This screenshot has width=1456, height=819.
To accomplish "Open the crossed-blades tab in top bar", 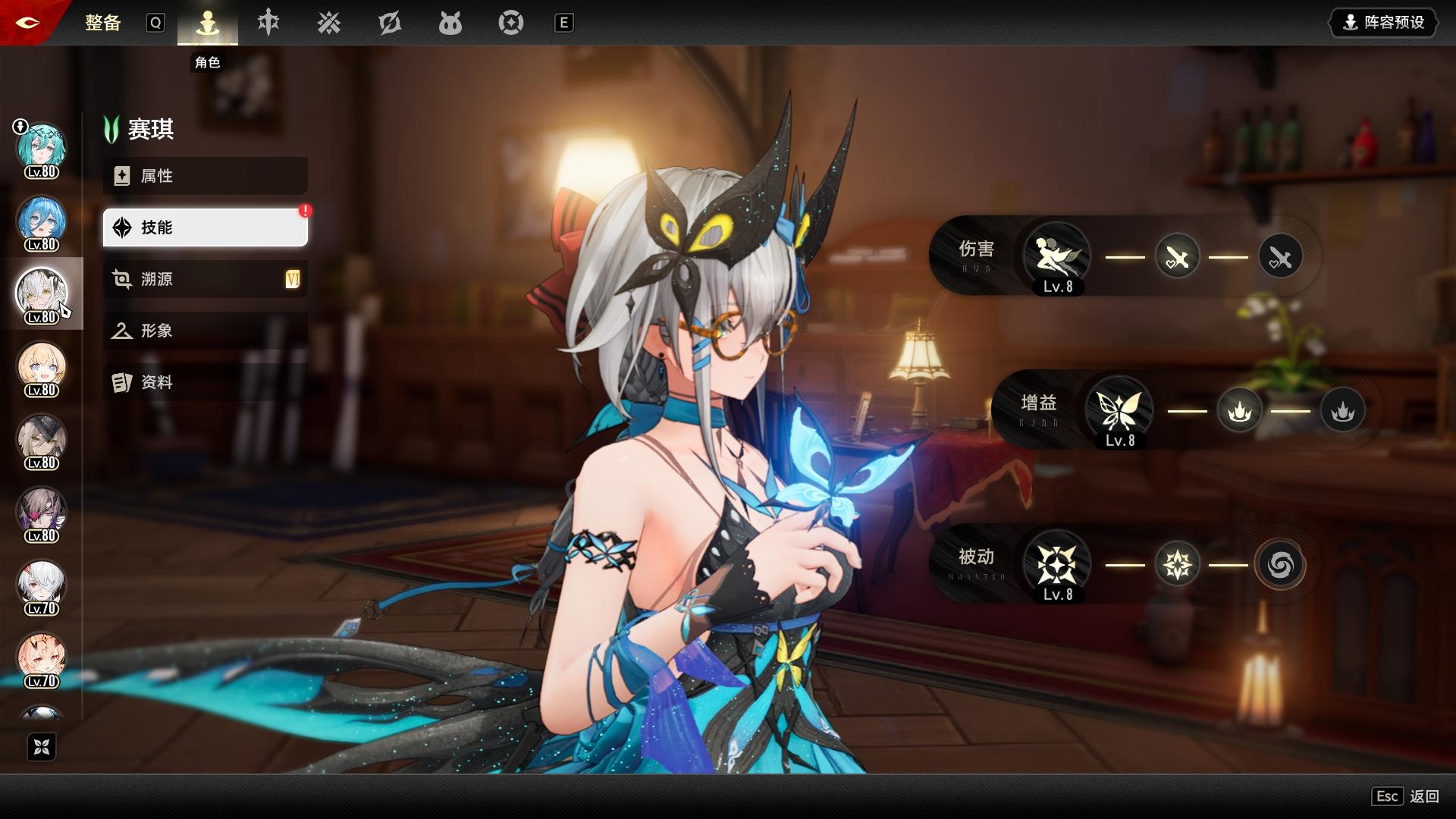I will pyautogui.click(x=329, y=23).
